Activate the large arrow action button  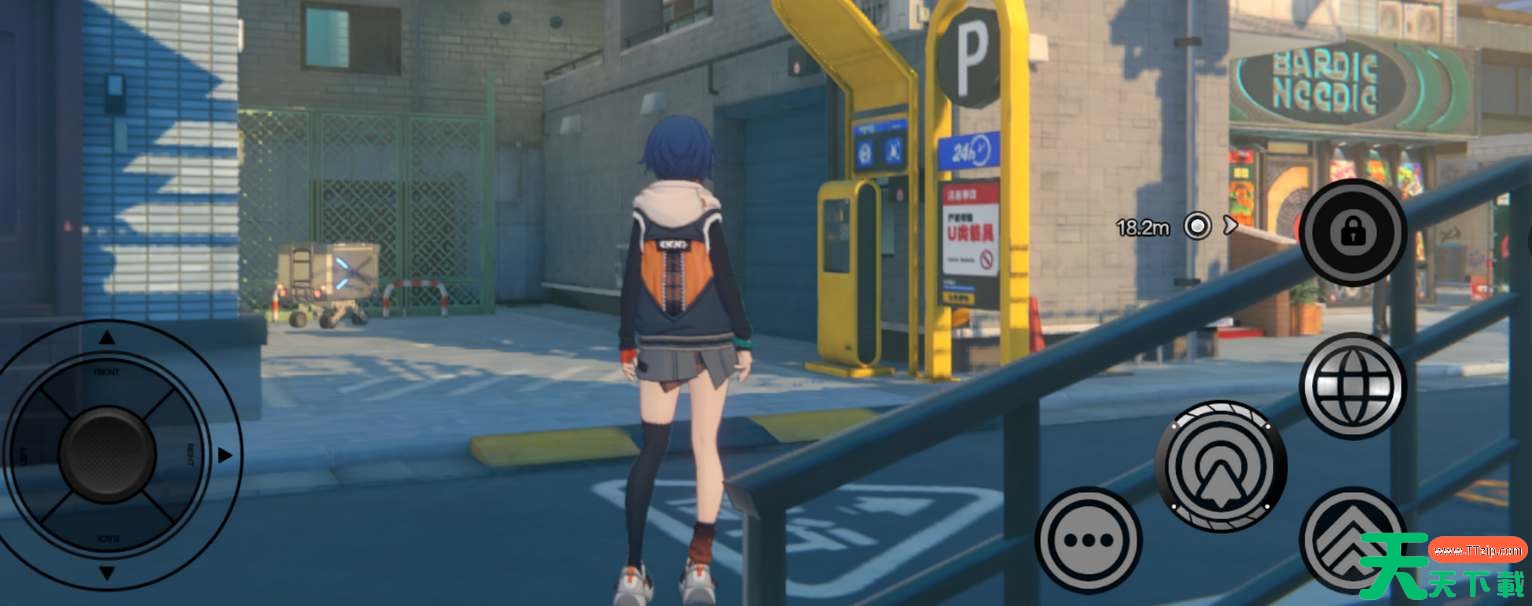click(1220, 464)
